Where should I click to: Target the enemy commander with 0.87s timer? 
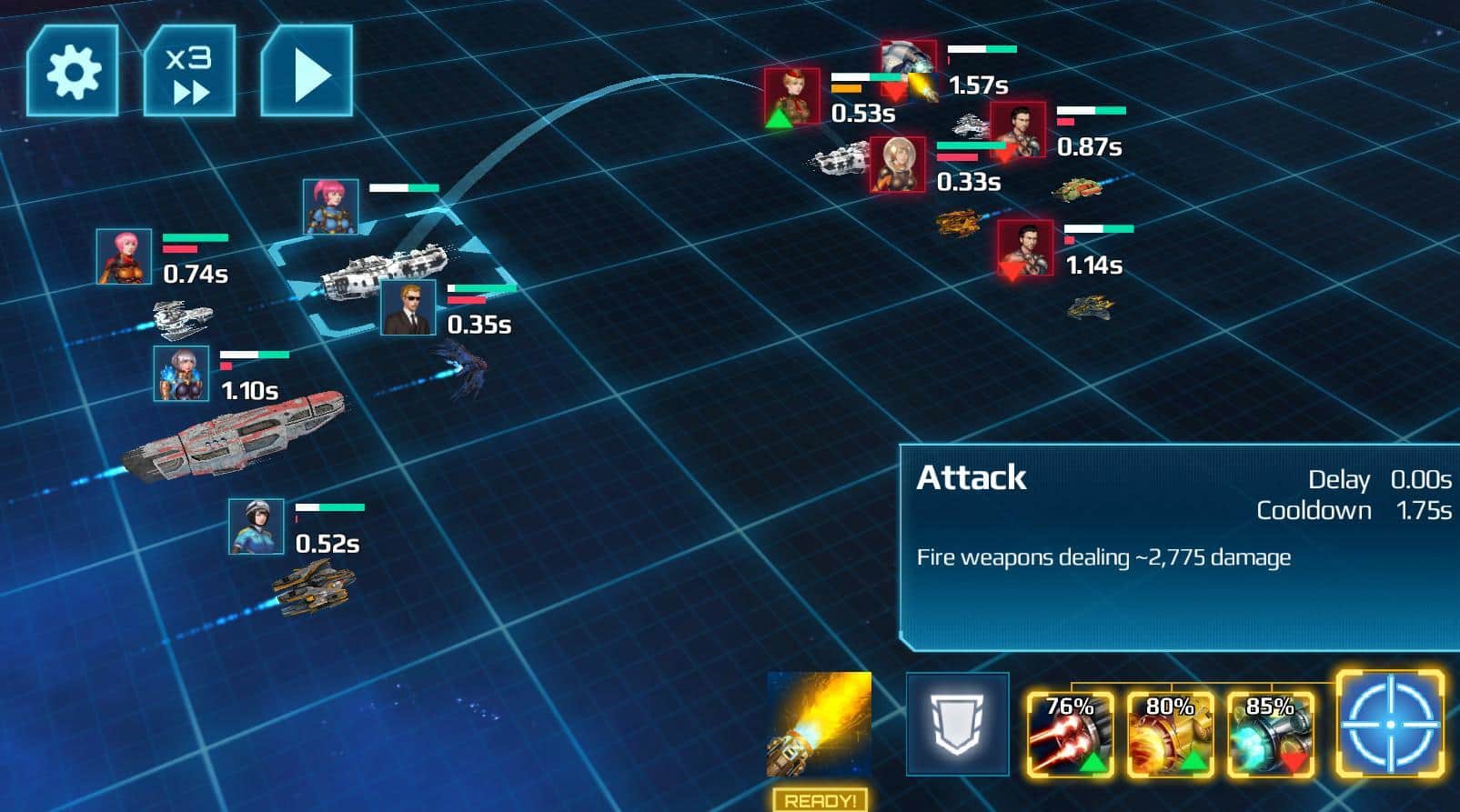click(x=1018, y=131)
